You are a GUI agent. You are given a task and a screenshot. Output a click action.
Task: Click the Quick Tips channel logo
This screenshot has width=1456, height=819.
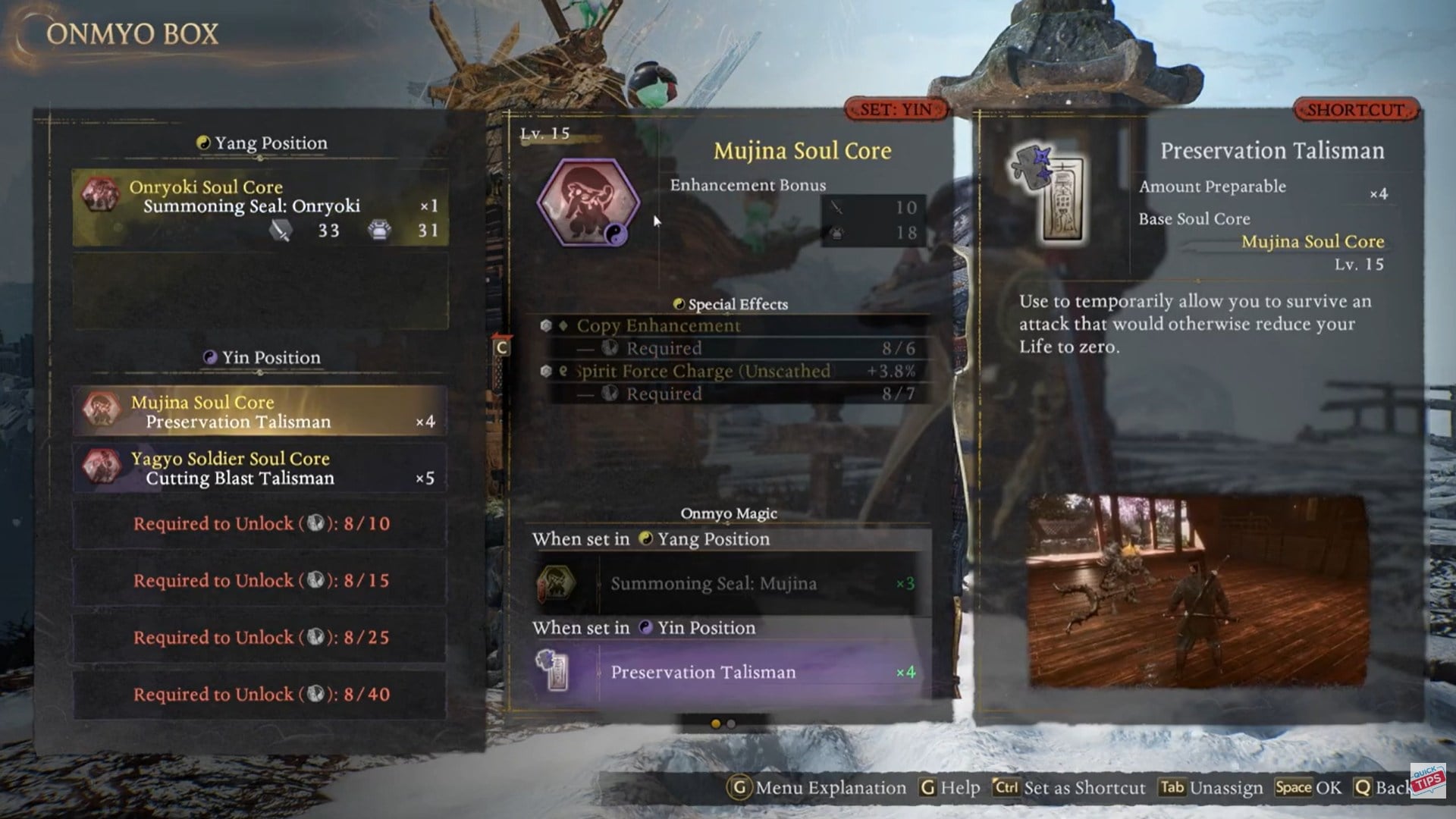click(x=1428, y=780)
